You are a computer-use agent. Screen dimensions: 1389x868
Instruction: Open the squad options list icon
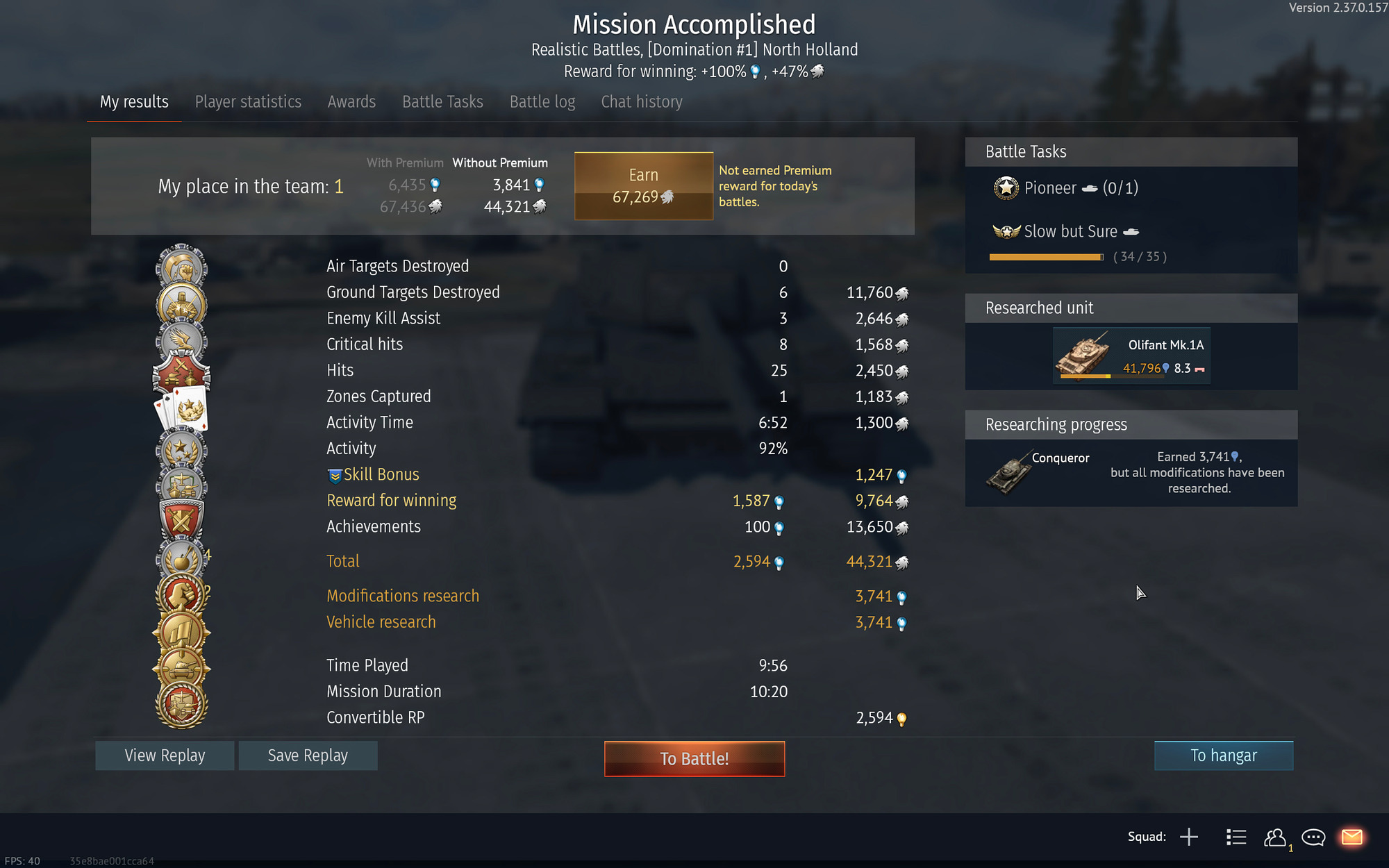(x=1236, y=837)
